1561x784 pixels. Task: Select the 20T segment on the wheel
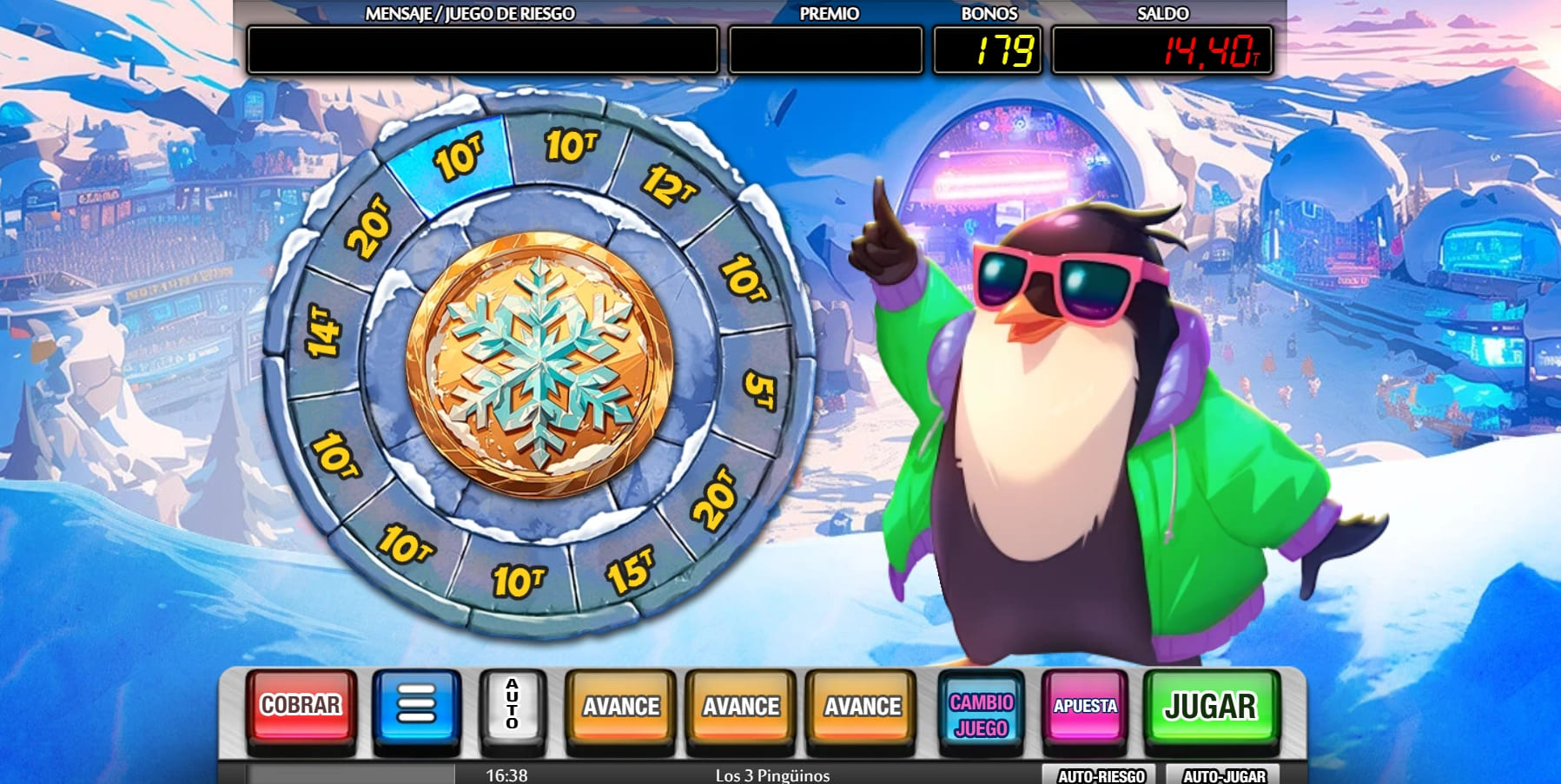(x=368, y=224)
